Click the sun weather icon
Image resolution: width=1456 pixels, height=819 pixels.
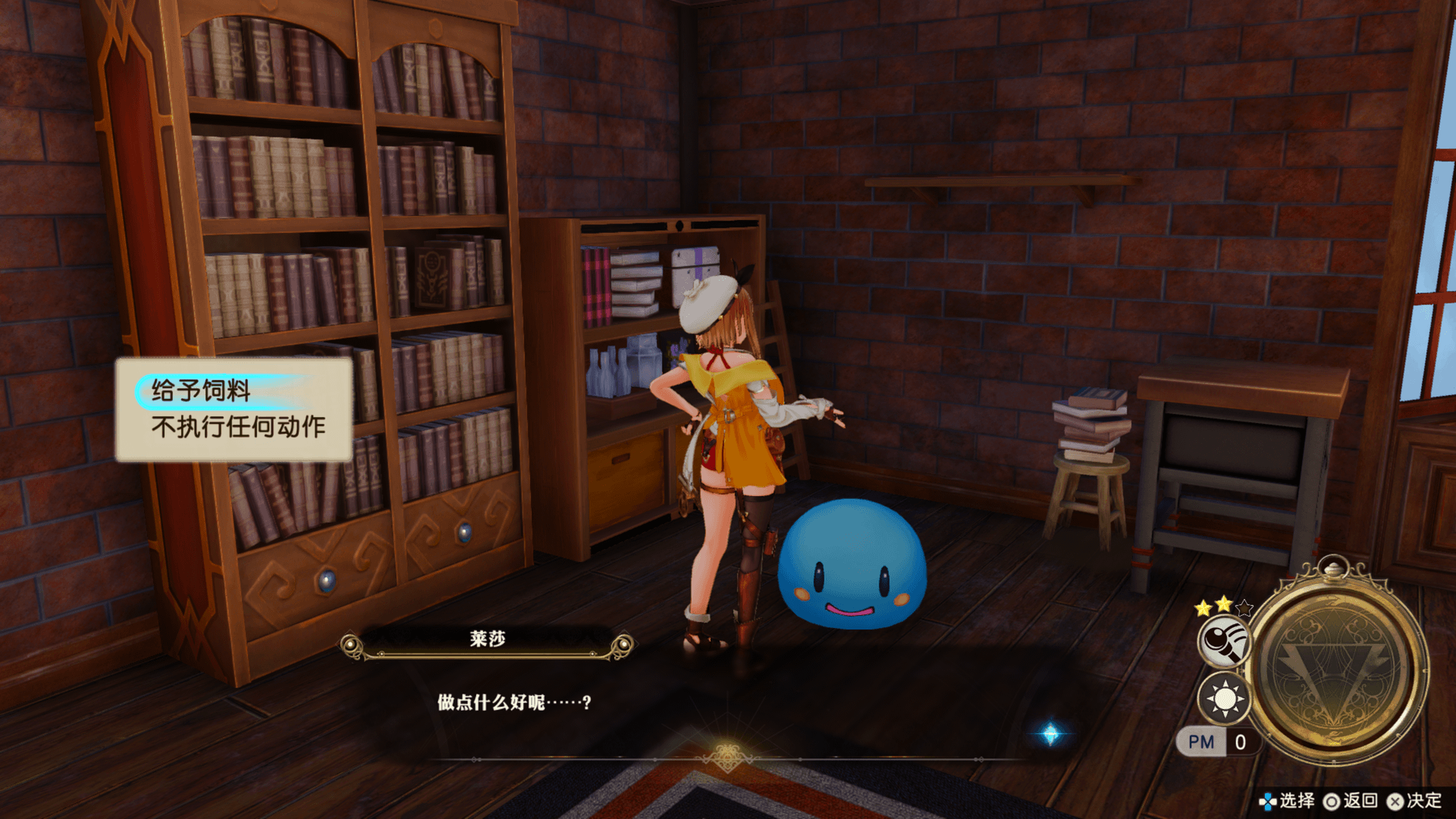1224,698
